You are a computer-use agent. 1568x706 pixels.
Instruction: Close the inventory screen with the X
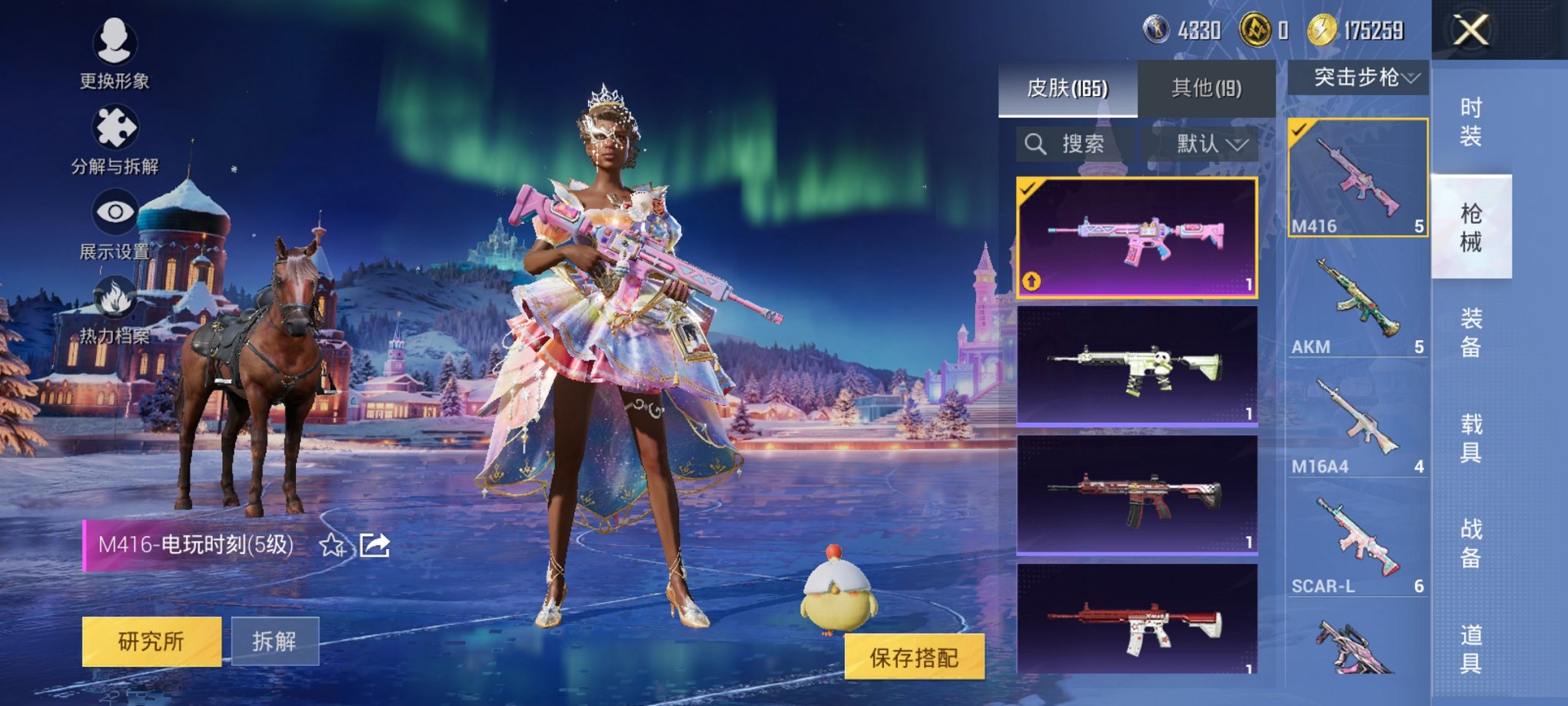coord(1470,31)
